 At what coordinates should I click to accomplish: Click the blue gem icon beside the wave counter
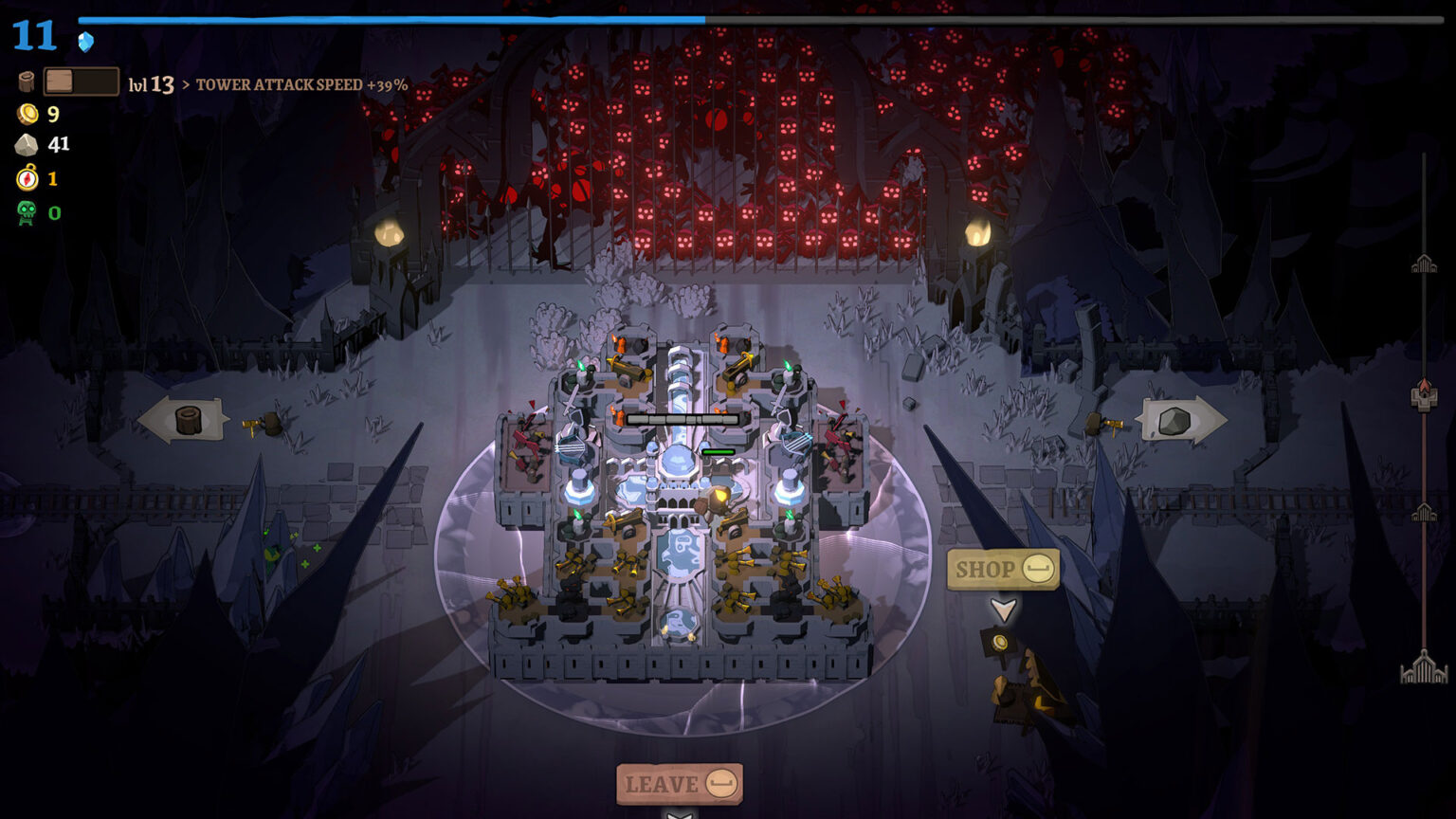83,41
